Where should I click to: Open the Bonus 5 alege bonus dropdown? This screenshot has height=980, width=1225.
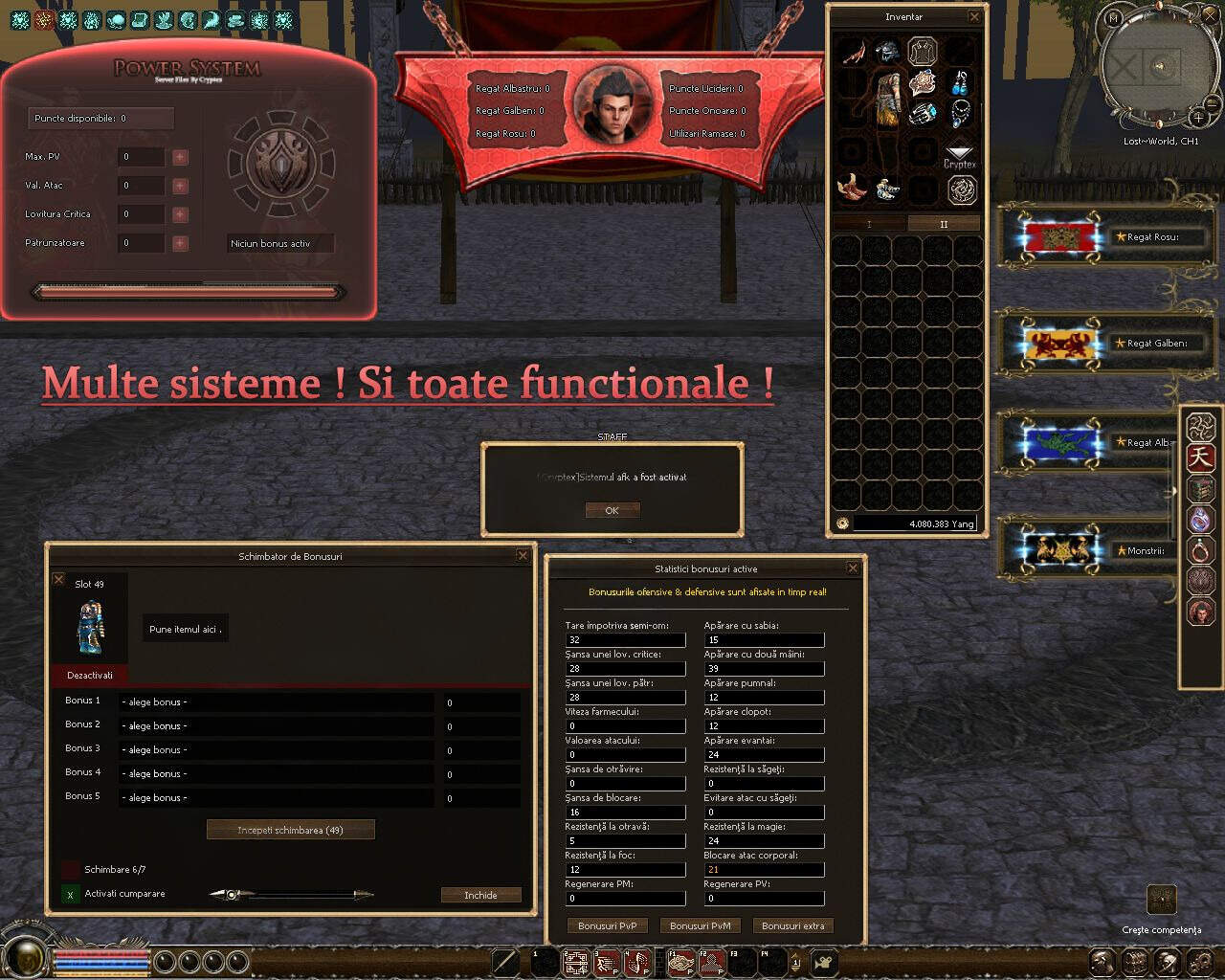point(277,797)
